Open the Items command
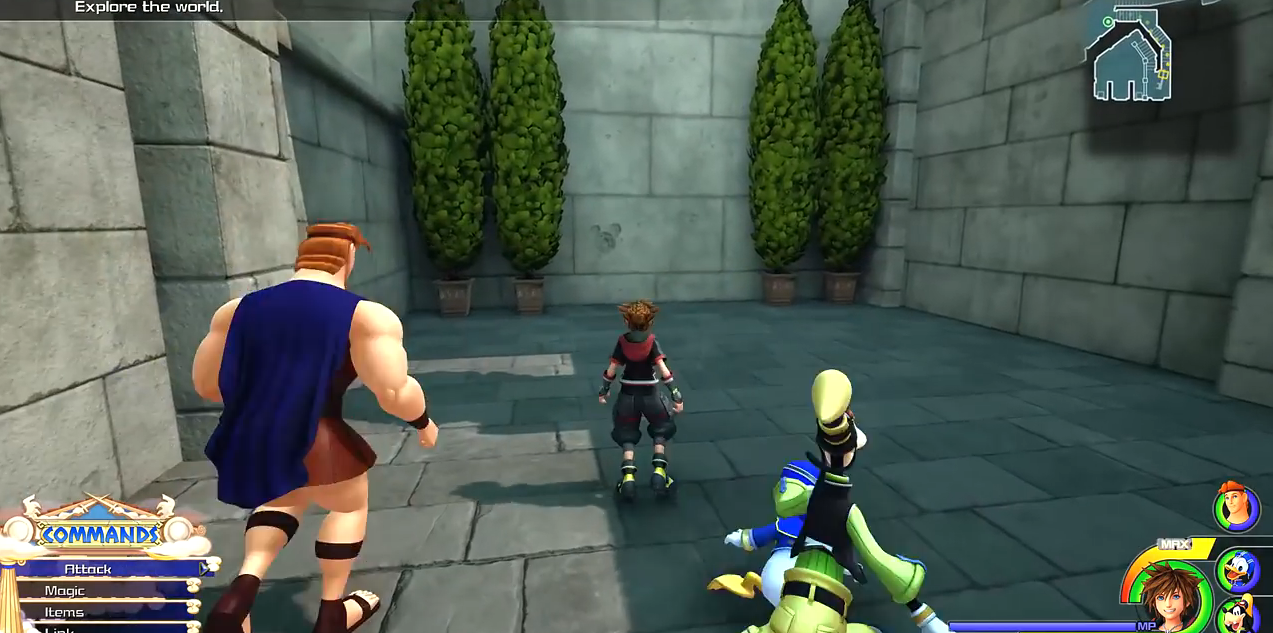 click(65, 612)
